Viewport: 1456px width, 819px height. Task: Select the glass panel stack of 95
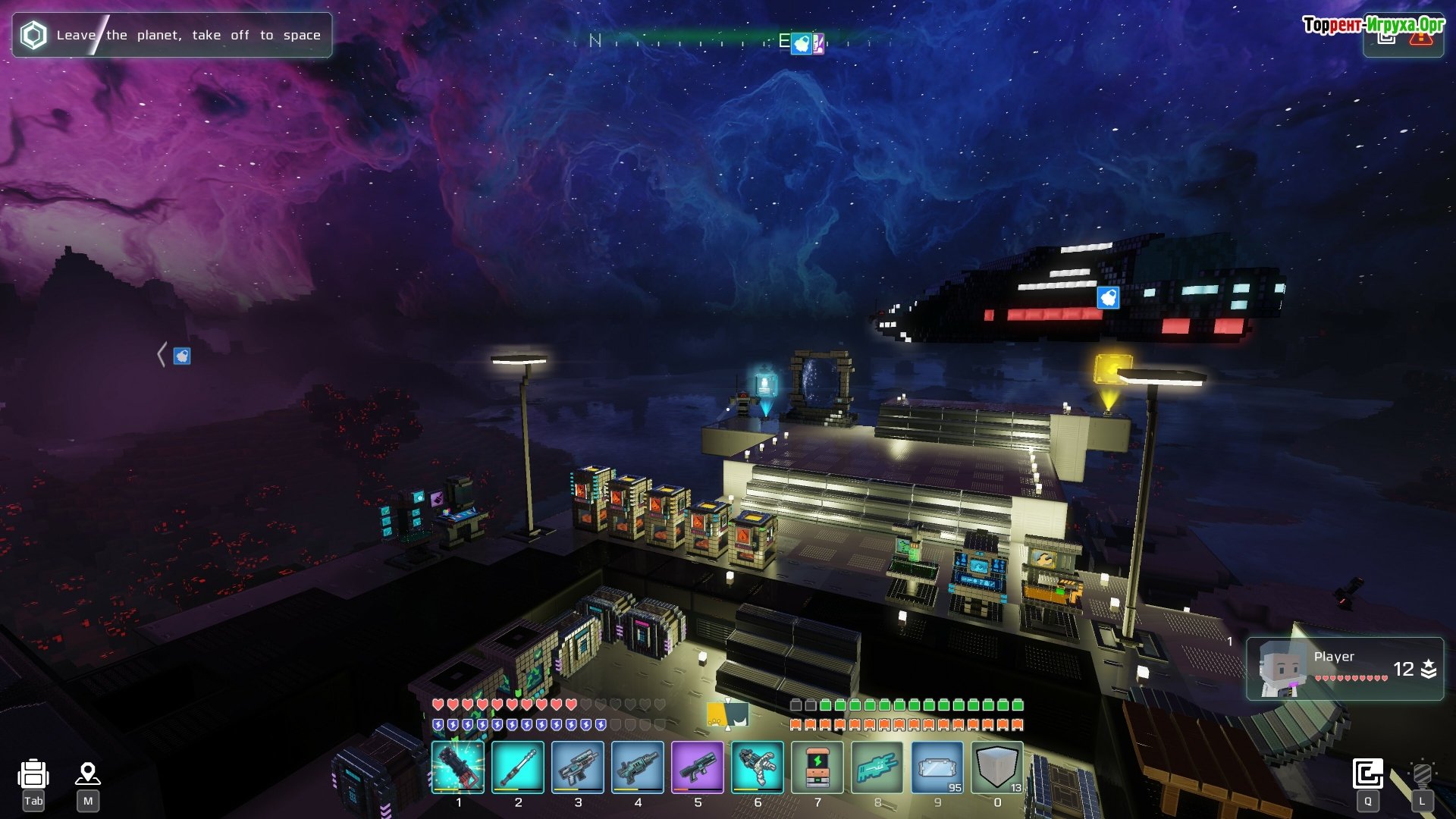click(x=937, y=767)
